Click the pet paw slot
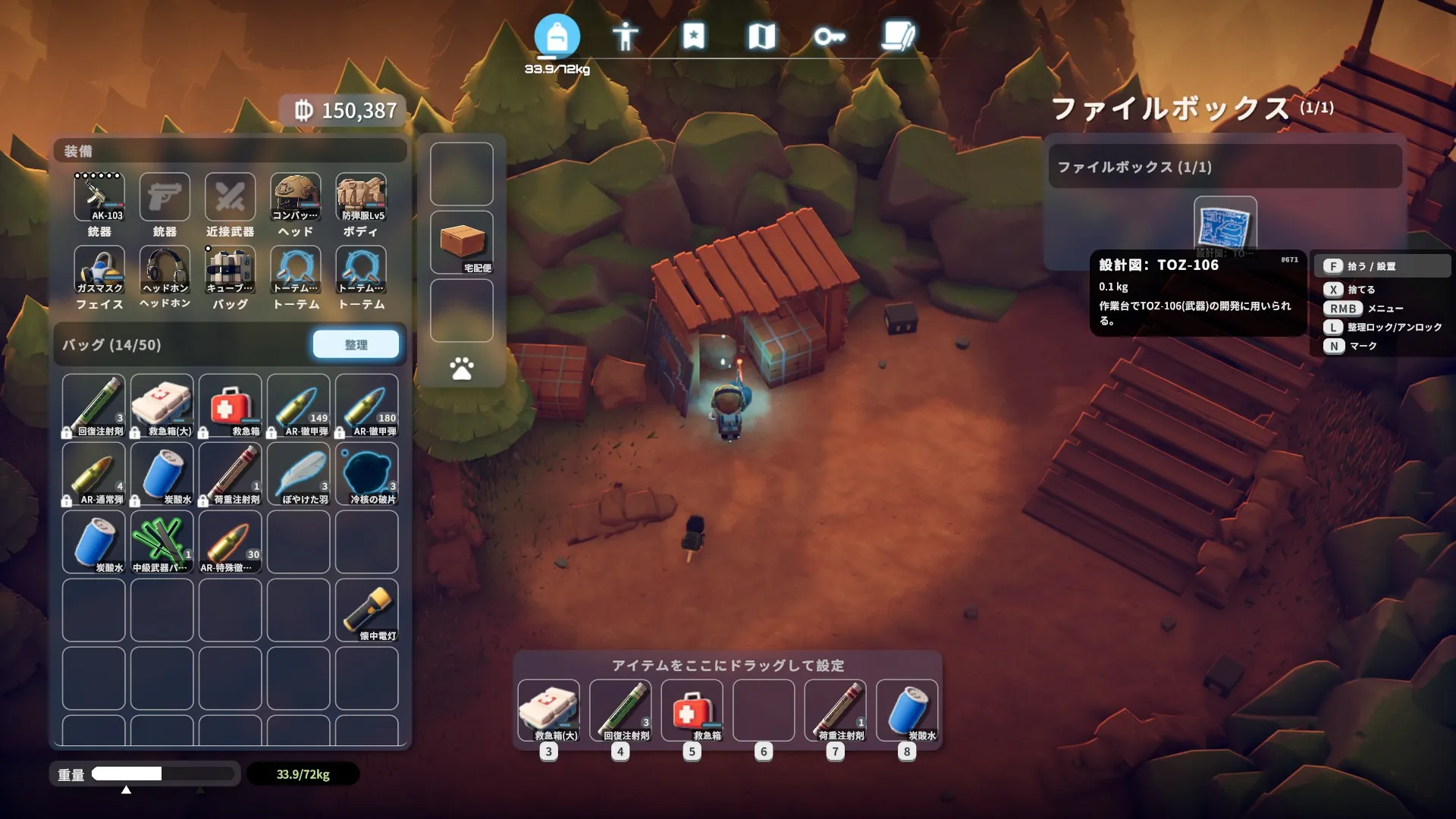1456x819 pixels. (x=462, y=369)
